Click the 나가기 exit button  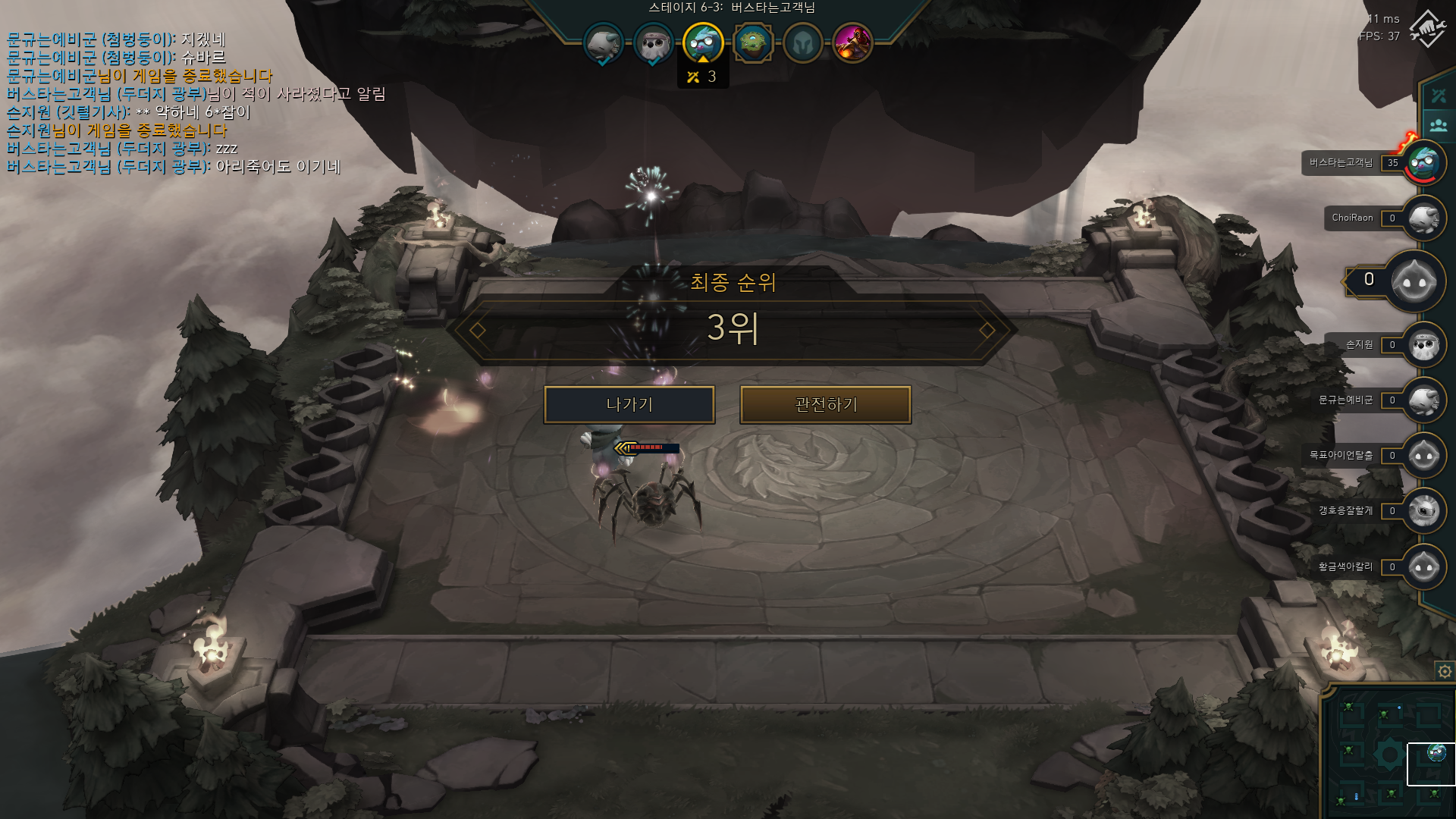click(629, 405)
